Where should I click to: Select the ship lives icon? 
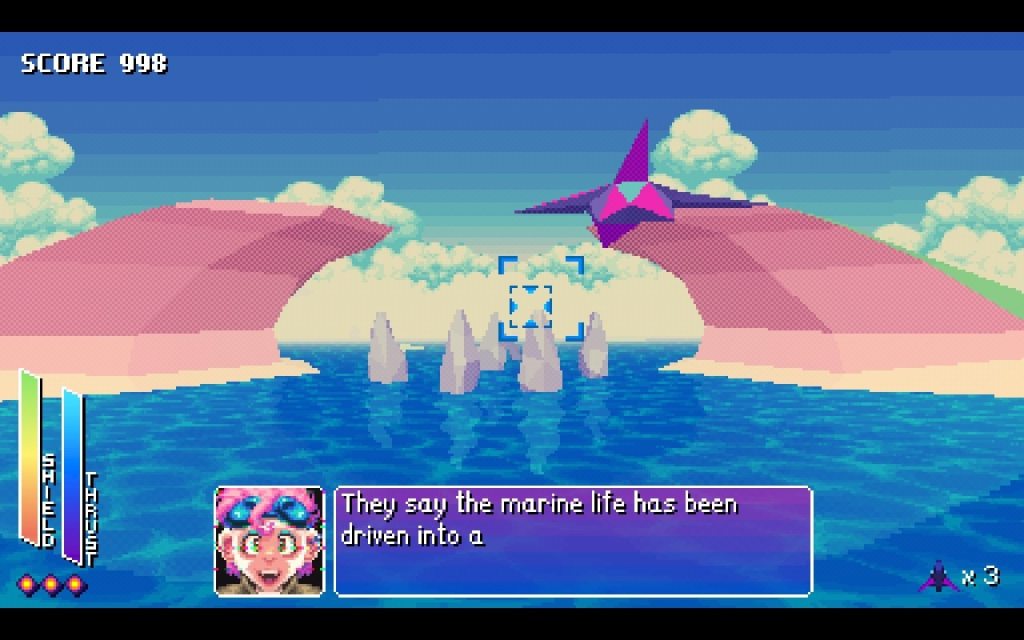click(938, 576)
